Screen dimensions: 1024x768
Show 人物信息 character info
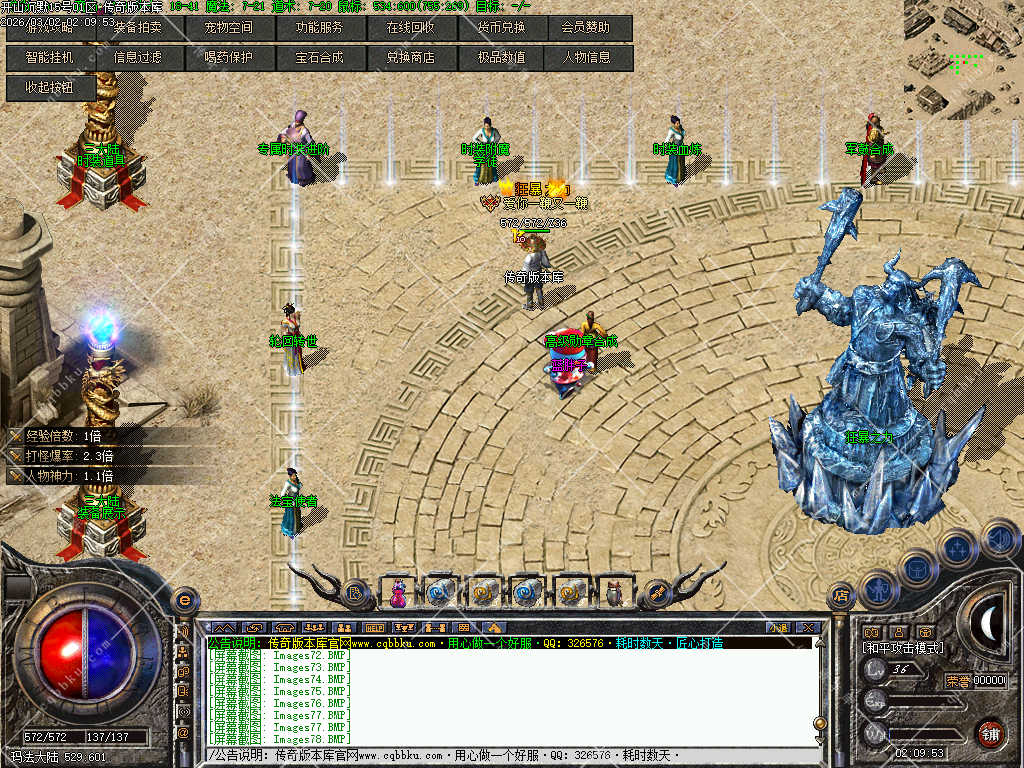(586, 57)
